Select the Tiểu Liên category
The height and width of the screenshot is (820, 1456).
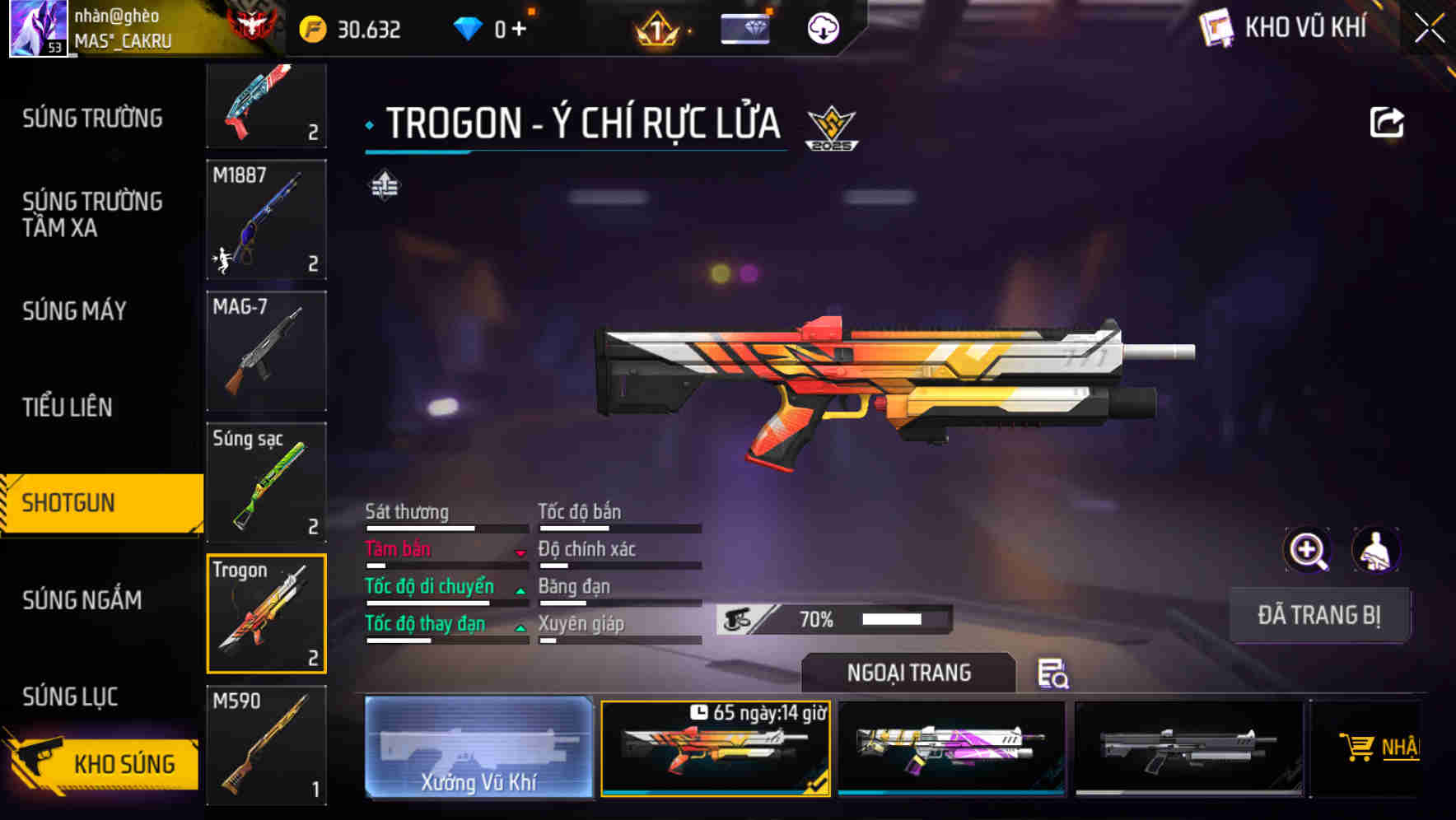(68, 407)
